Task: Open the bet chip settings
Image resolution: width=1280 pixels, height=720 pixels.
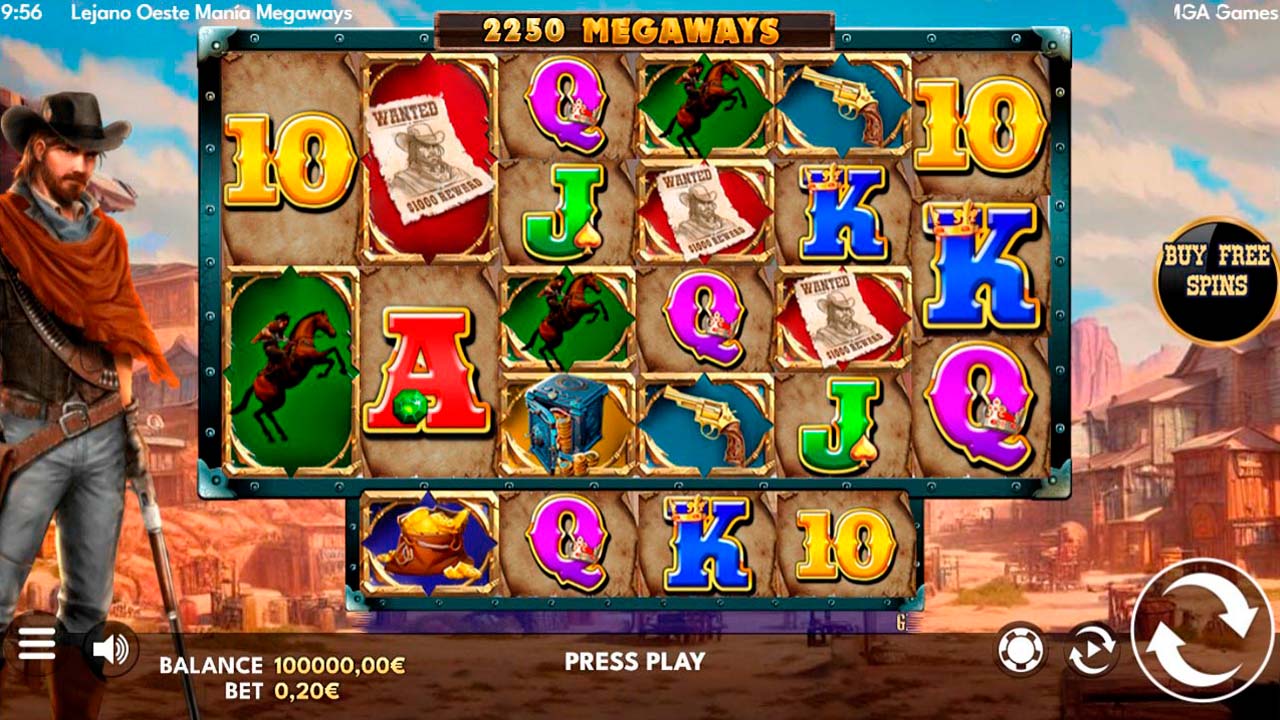Action: pyautogui.click(x=1021, y=651)
